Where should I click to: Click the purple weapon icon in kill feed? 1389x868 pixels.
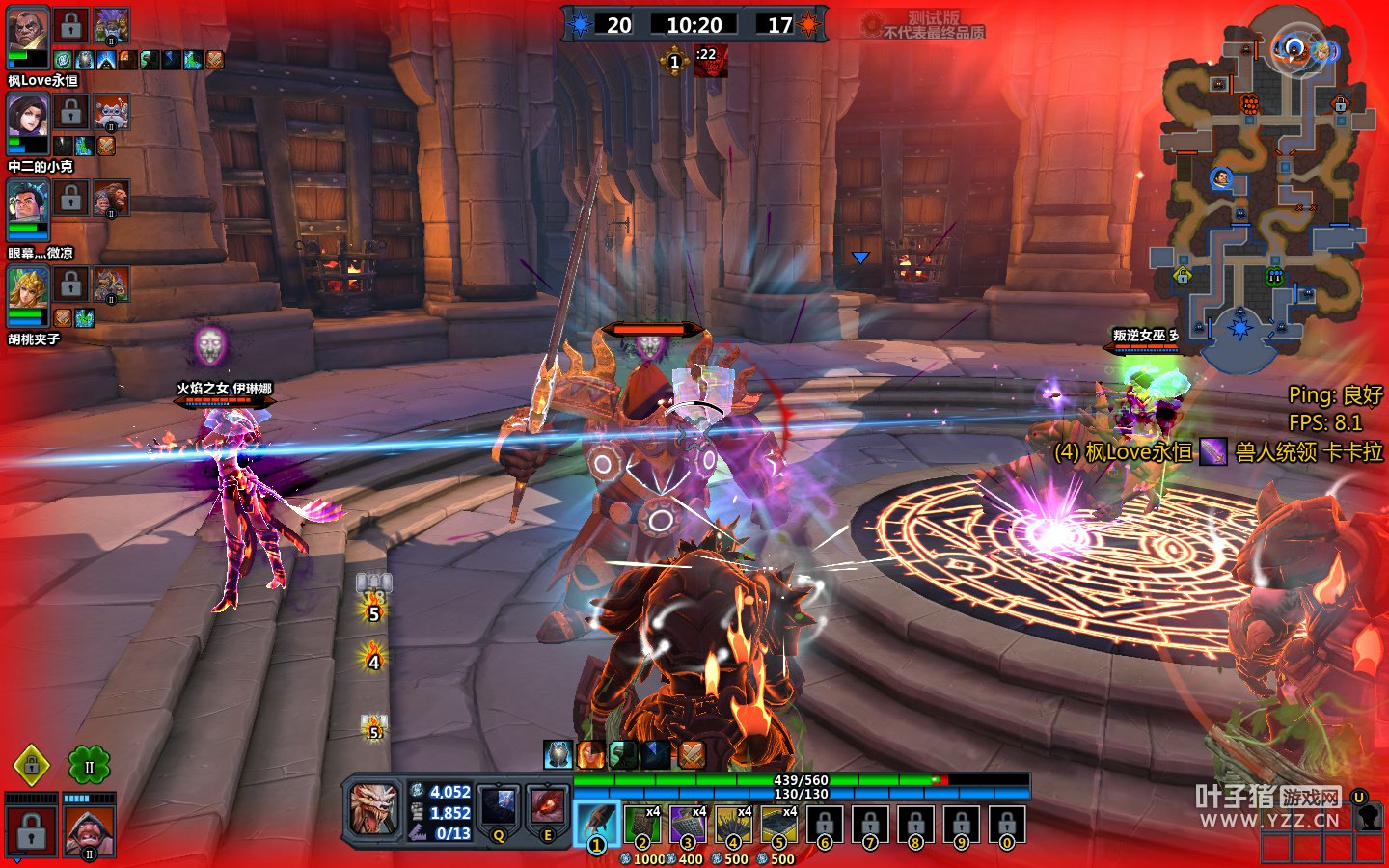coord(1213,451)
